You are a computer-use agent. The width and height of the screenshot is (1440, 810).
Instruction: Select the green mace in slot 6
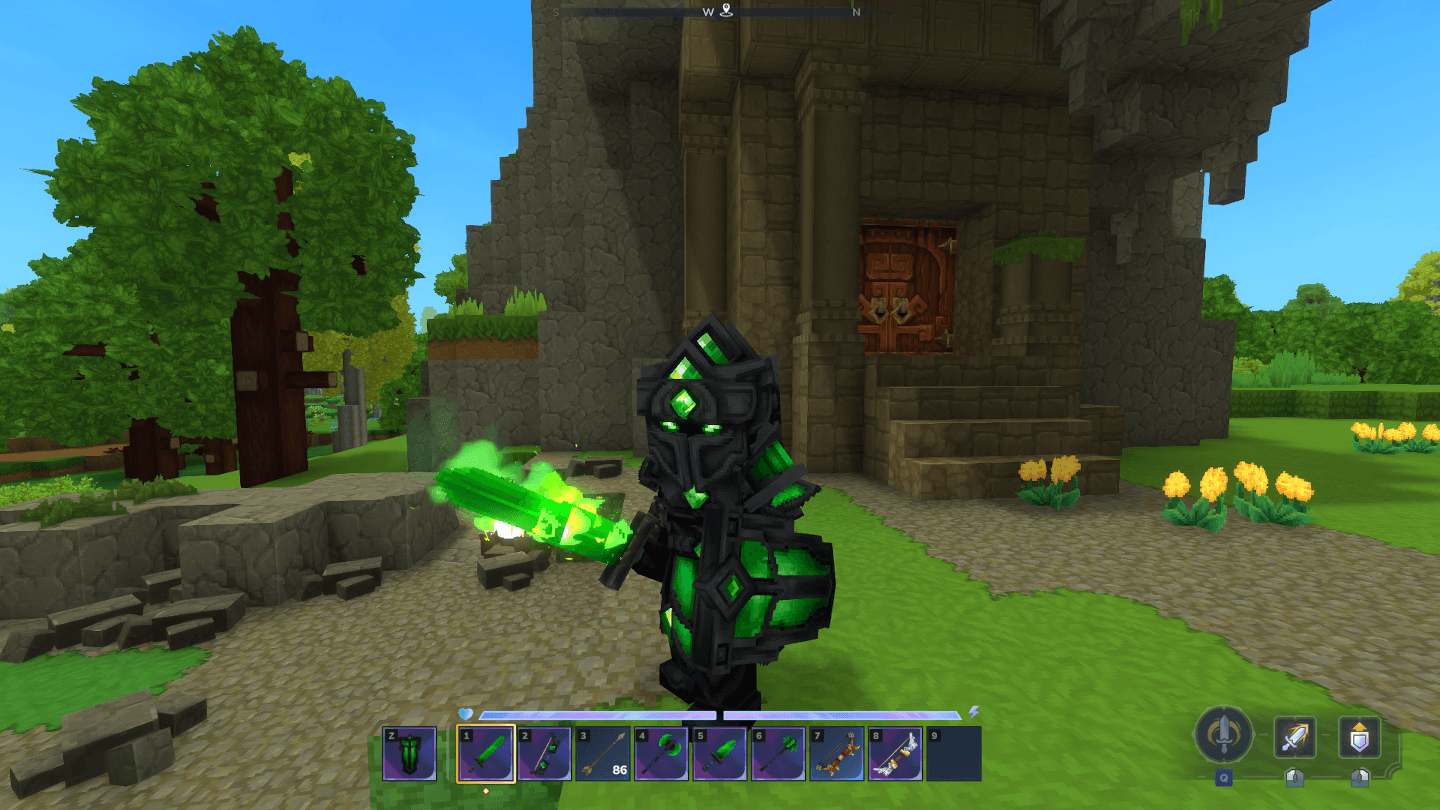(779, 753)
